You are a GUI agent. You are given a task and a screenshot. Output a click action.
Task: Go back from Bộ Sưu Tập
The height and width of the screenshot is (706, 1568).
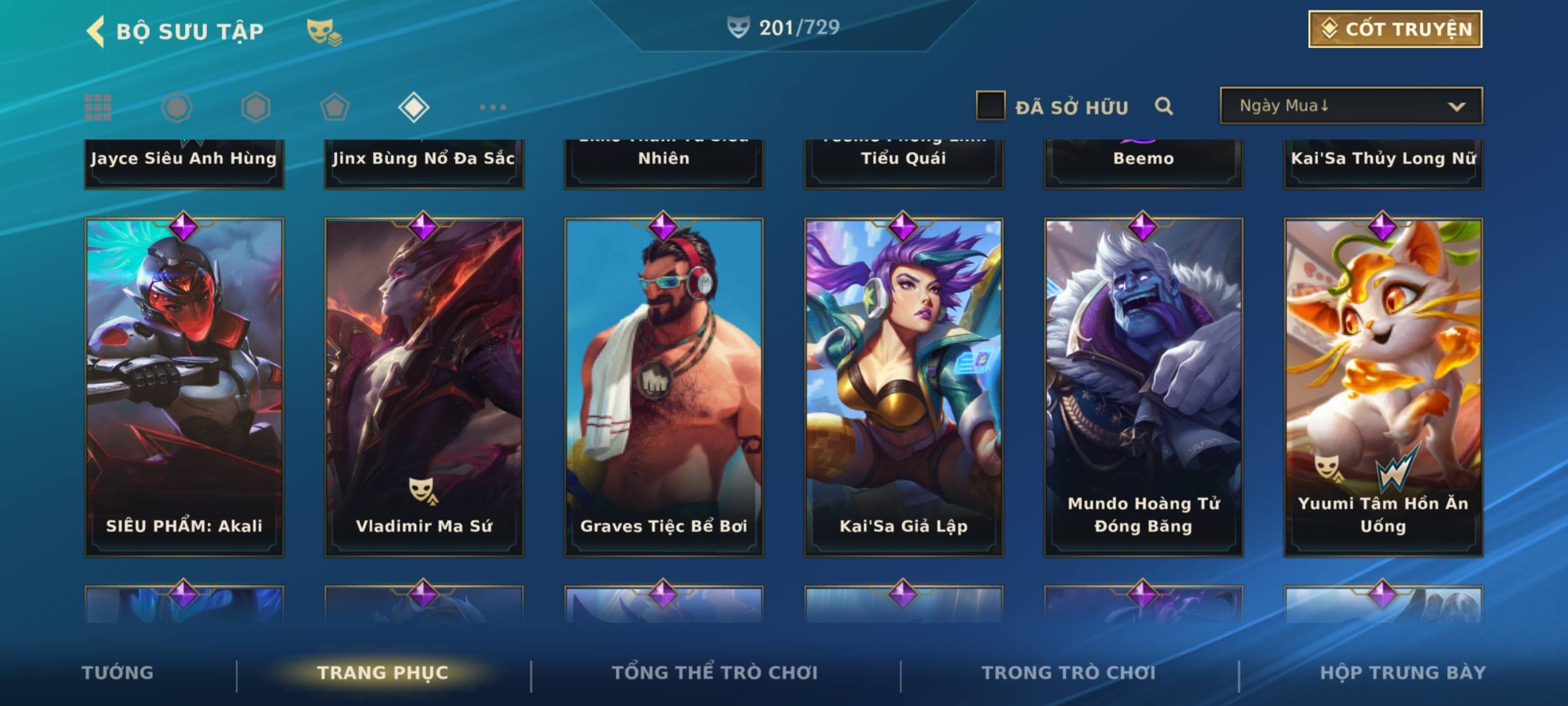[x=96, y=31]
